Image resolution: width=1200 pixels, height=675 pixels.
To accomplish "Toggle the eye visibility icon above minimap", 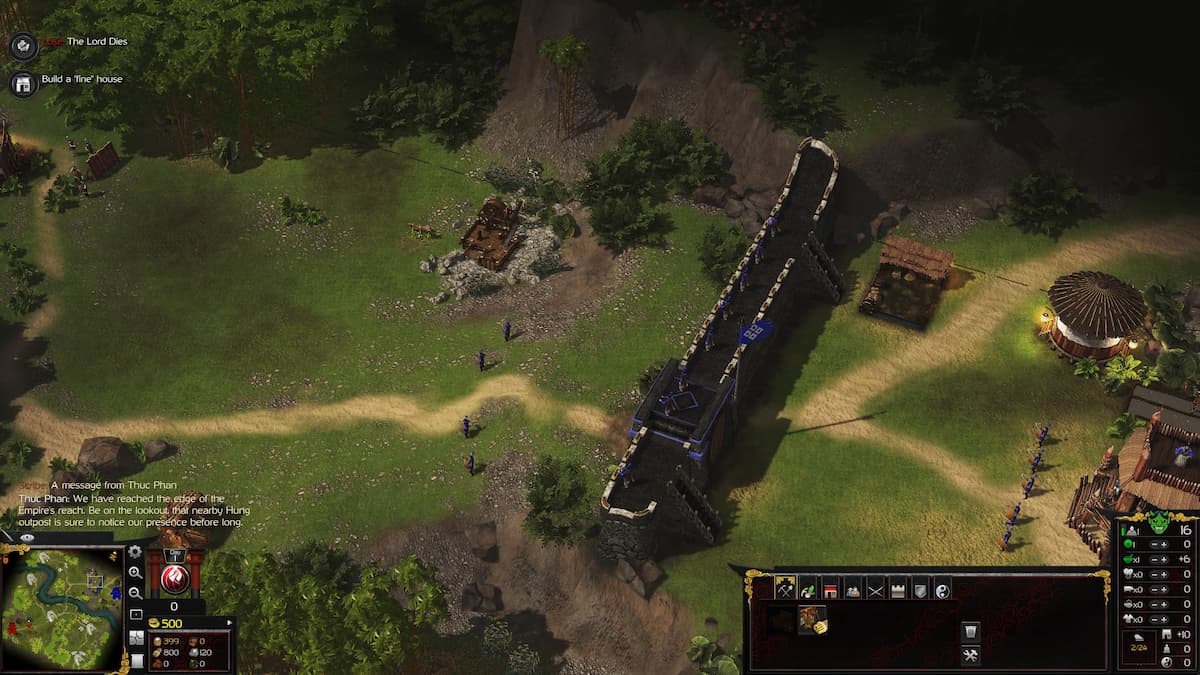I will pyautogui.click(x=27, y=538).
